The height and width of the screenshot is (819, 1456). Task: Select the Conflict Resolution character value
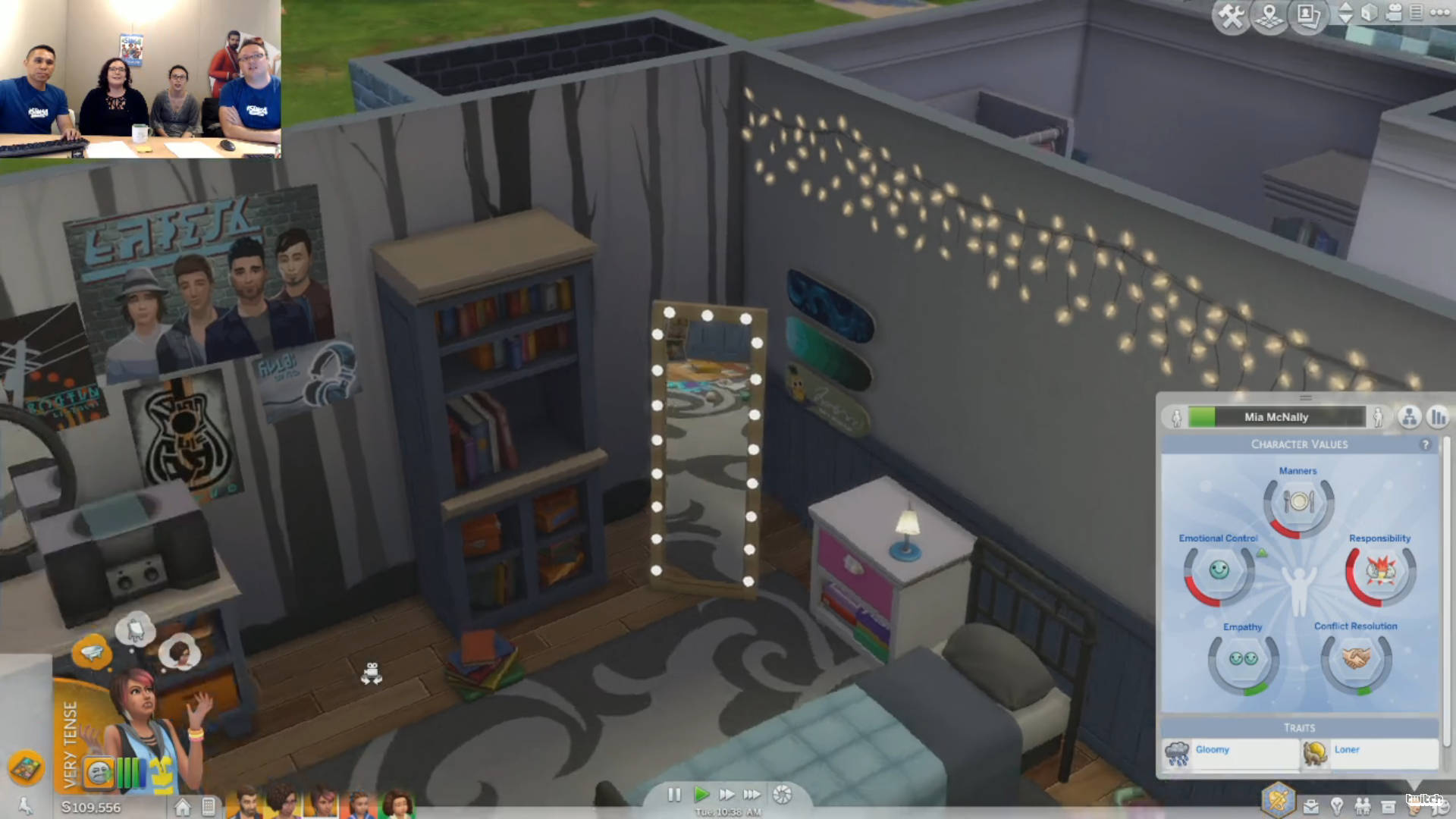[1356, 657]
